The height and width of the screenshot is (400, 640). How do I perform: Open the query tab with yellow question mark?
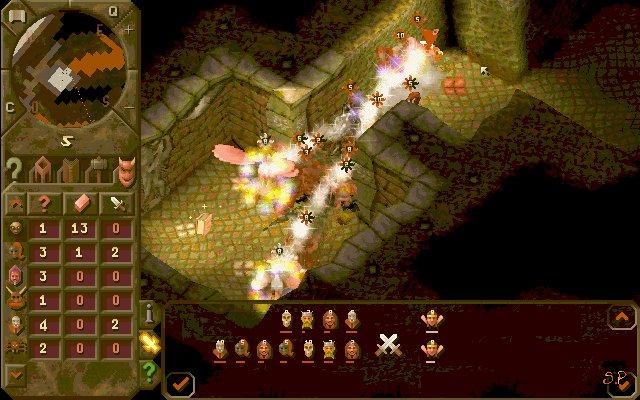point(14,168)
